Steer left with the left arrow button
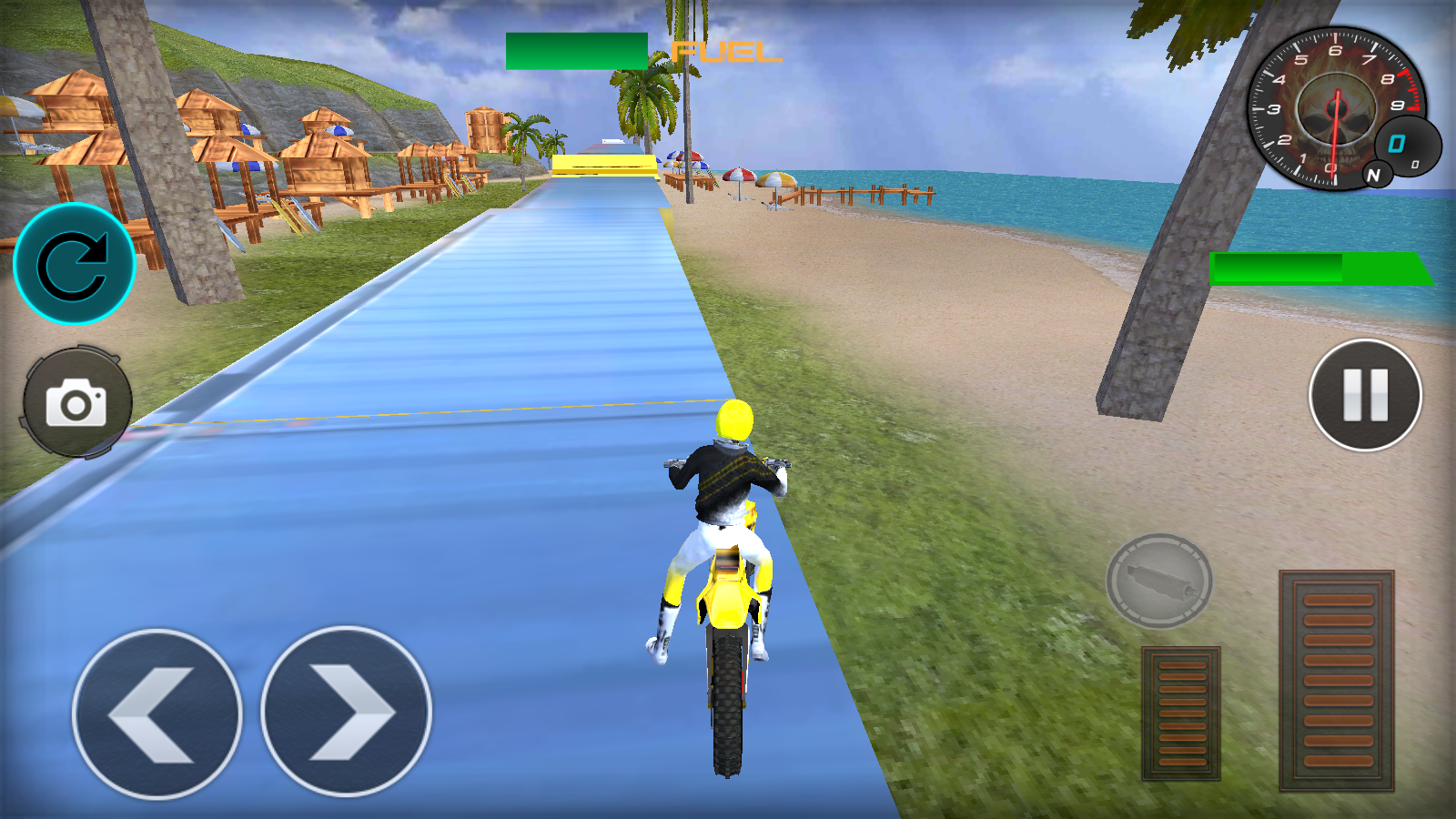1456x819 pixels. pos(157,713)
